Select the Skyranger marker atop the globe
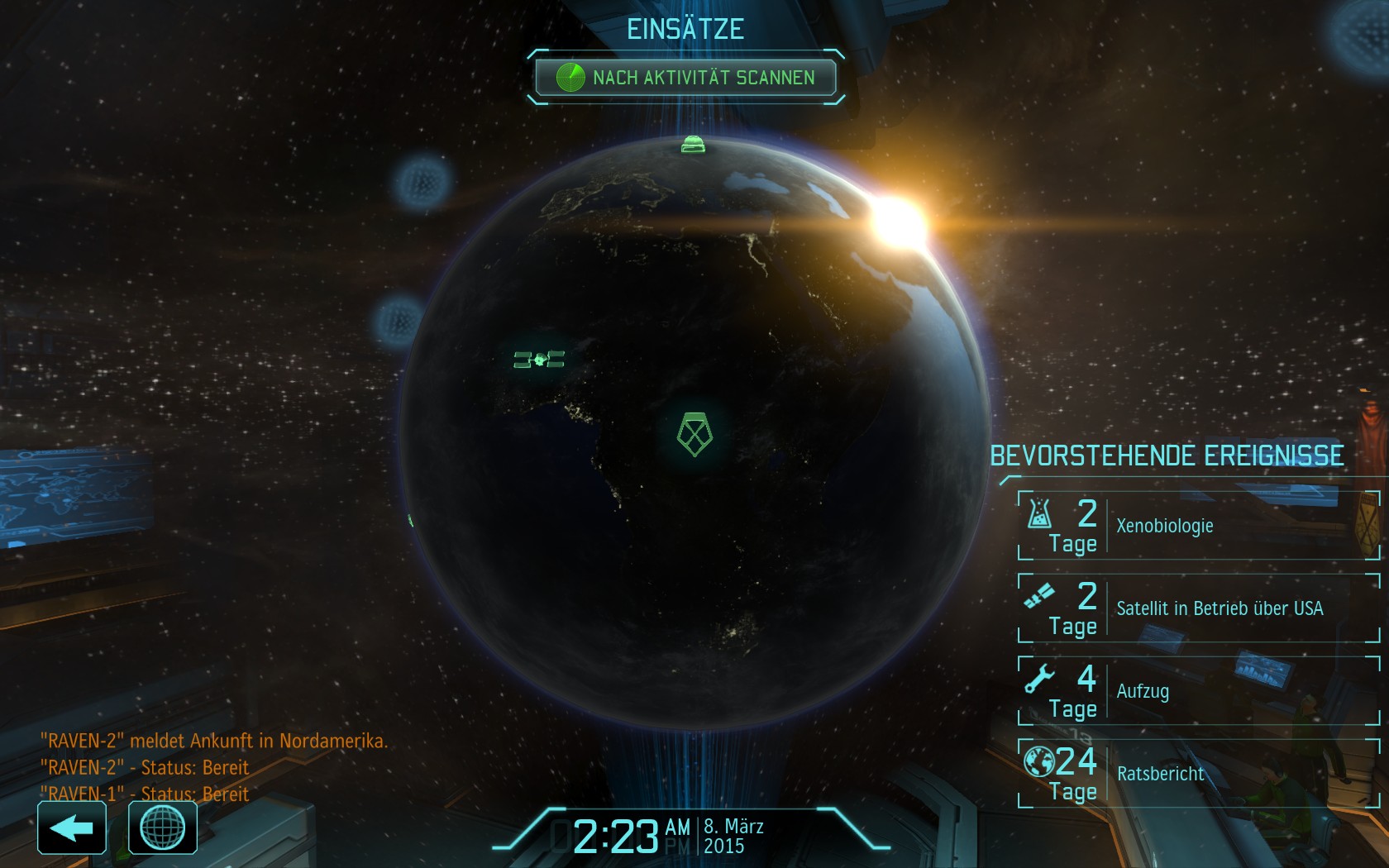Screen dimensions: 1389x868 (x=693, y=145)
